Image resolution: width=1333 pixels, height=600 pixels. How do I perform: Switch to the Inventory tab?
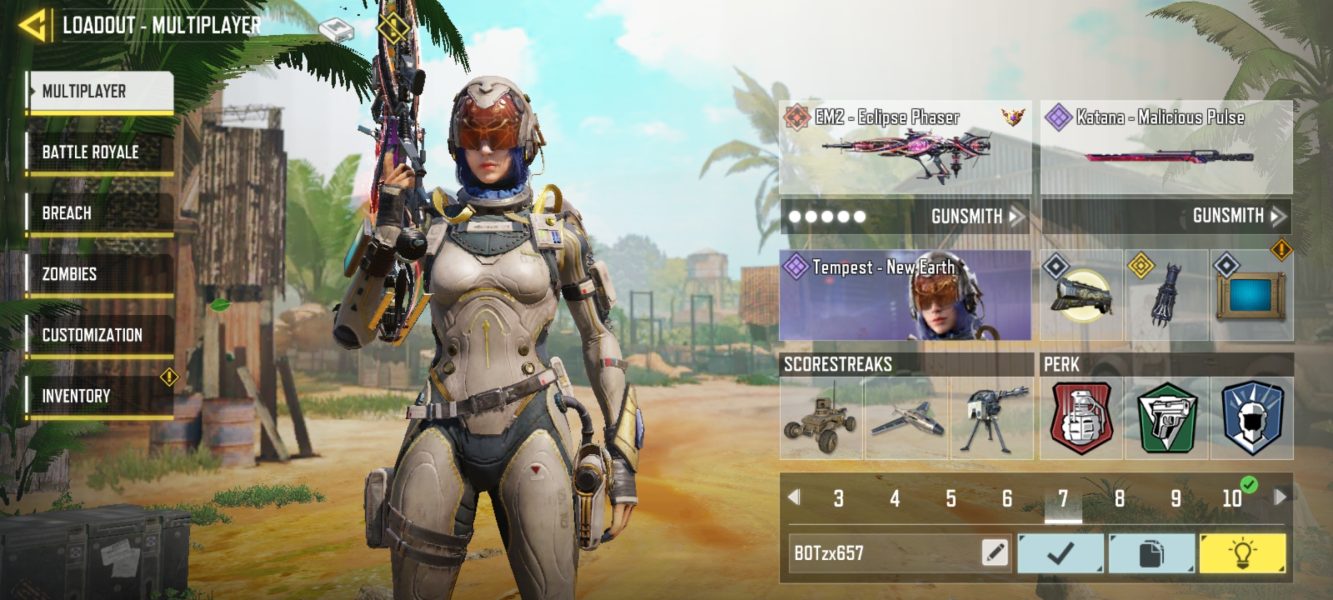(100, 396)
